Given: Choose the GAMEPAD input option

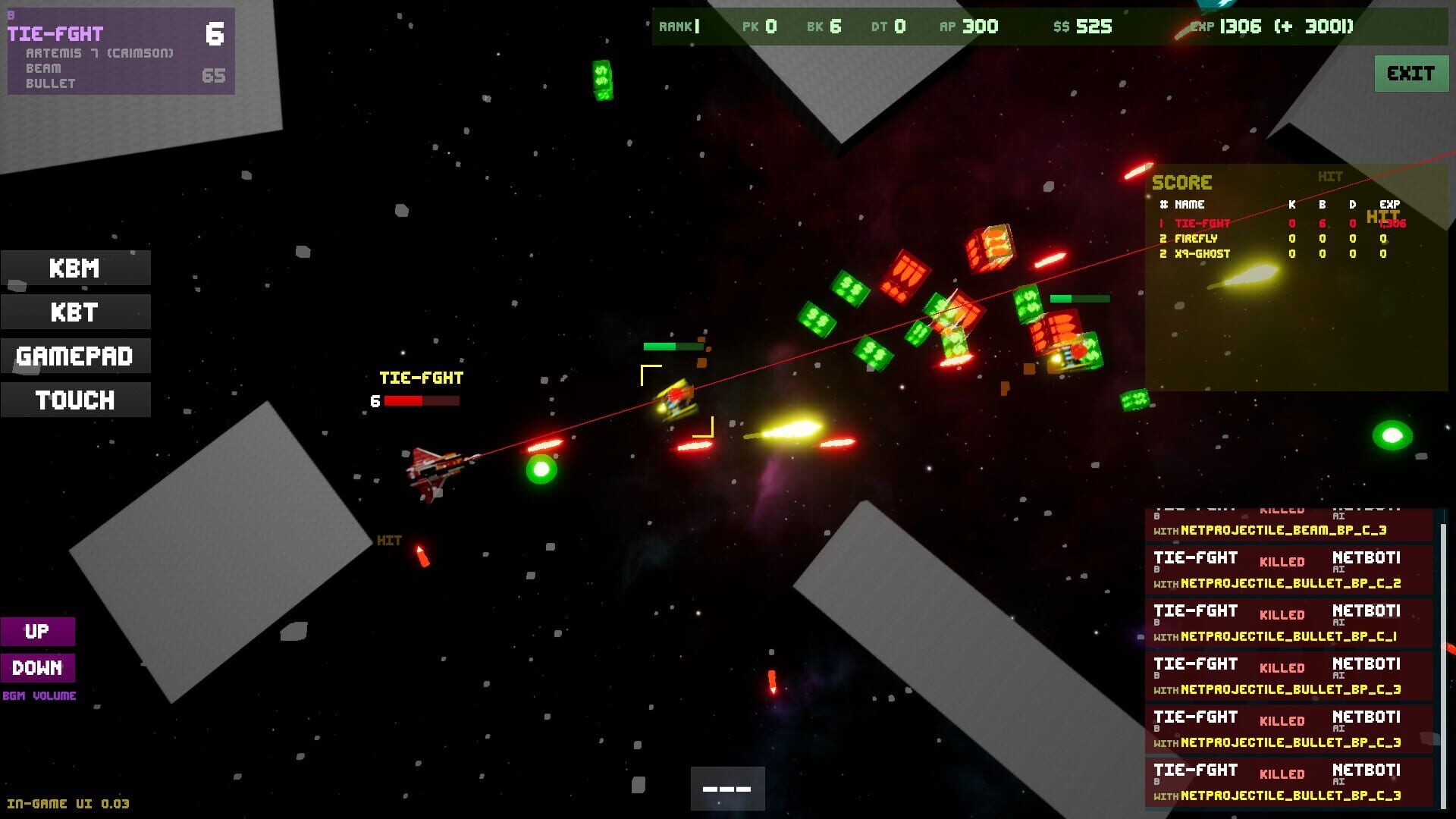Looking at the screenshot, I should click(x=75, y=356).
